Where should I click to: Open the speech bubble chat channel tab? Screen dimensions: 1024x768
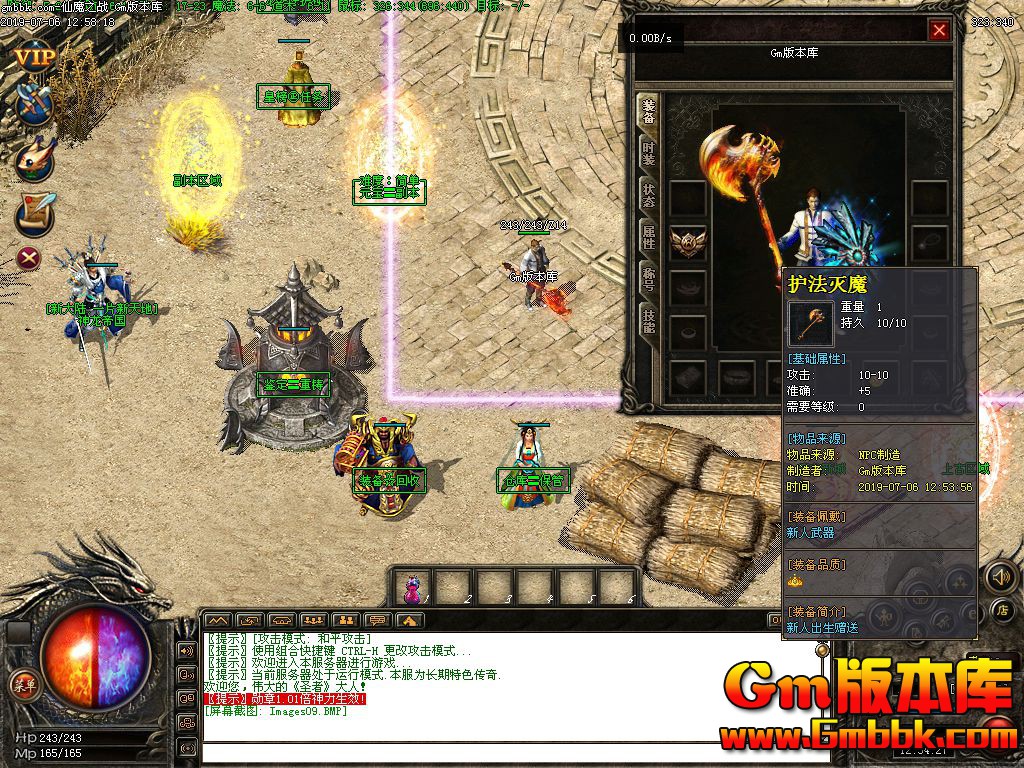[377, 620]
